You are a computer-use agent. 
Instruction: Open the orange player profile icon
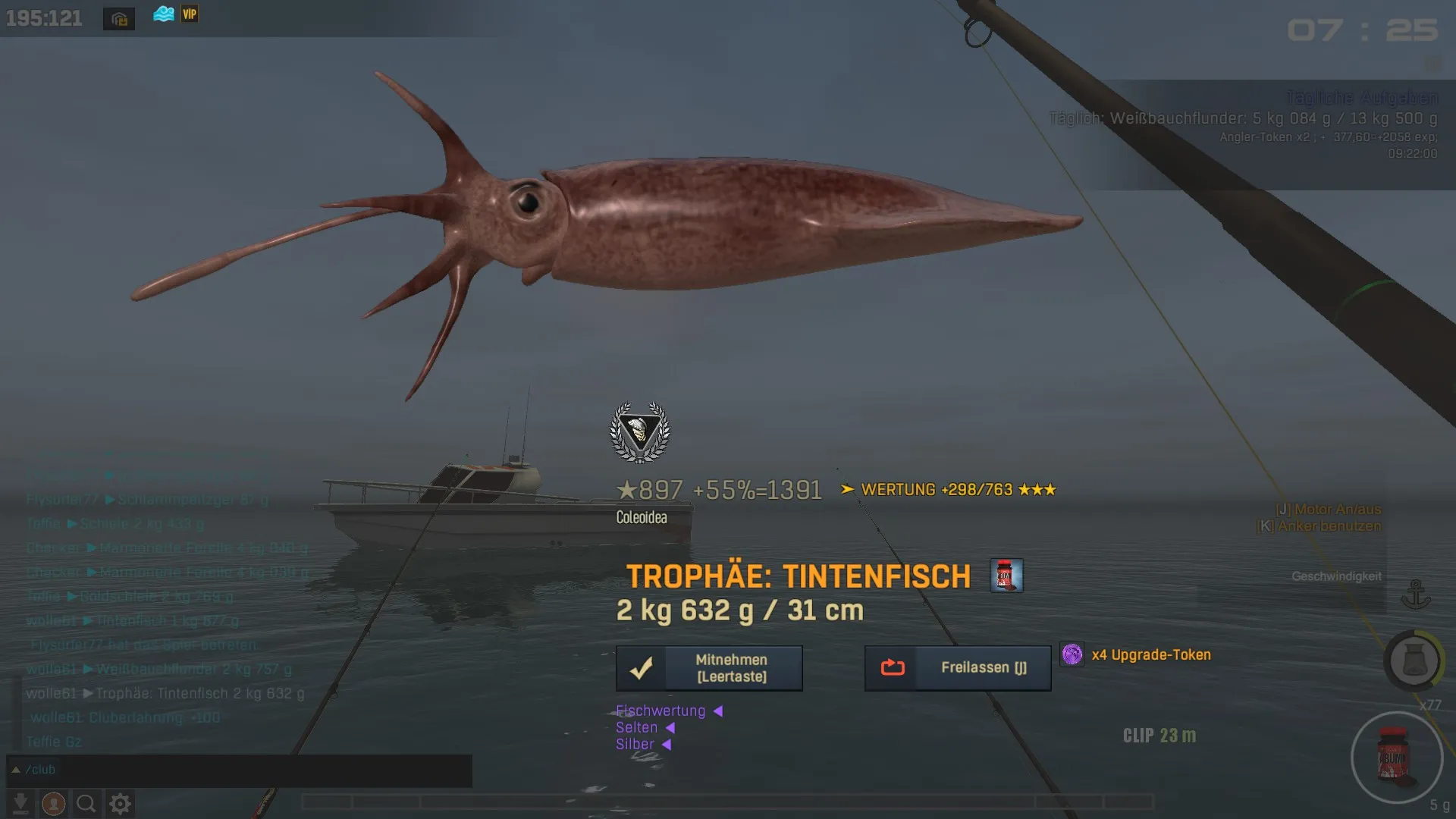[x=53, y=803]
